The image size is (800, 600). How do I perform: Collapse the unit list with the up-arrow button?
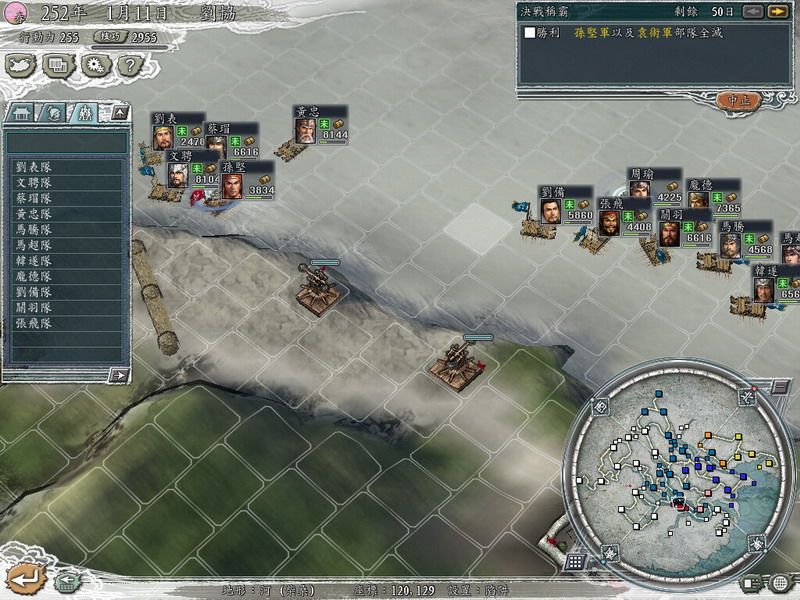click(x=119, y=113)
